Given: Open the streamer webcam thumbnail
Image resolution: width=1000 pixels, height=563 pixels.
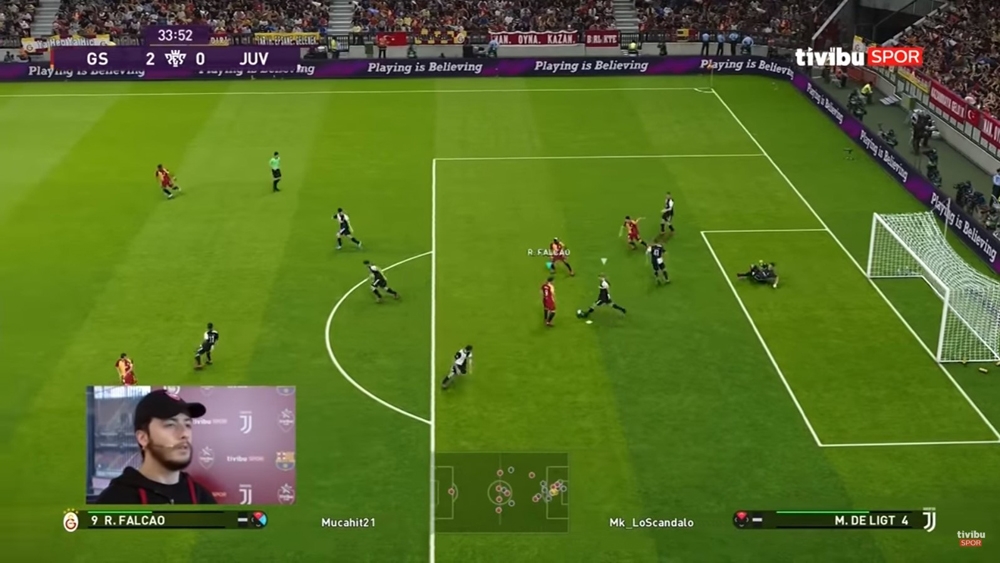Looking at the screenshot, I should [190, 445].
